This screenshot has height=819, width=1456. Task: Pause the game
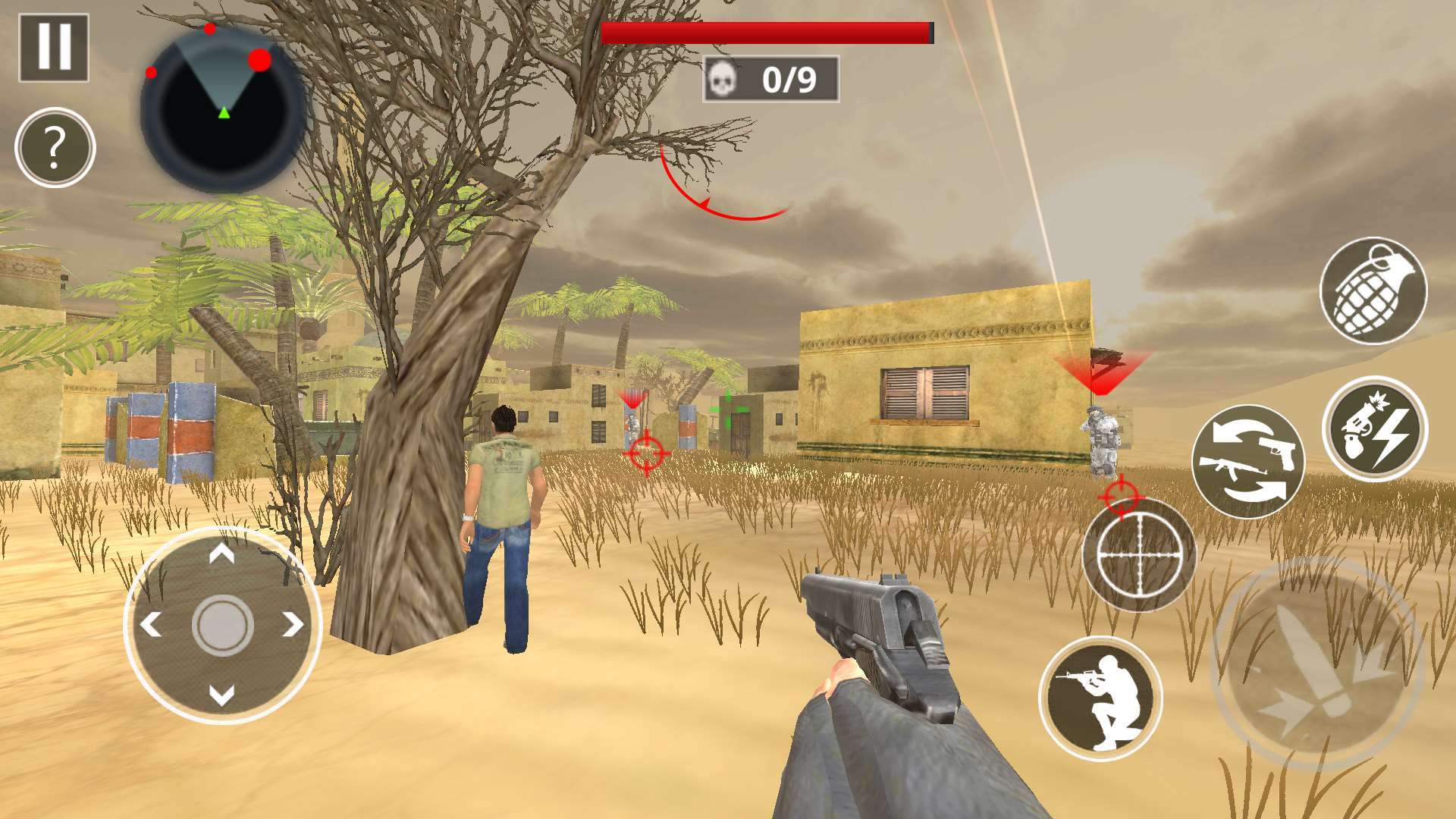[x=54, y=47]
